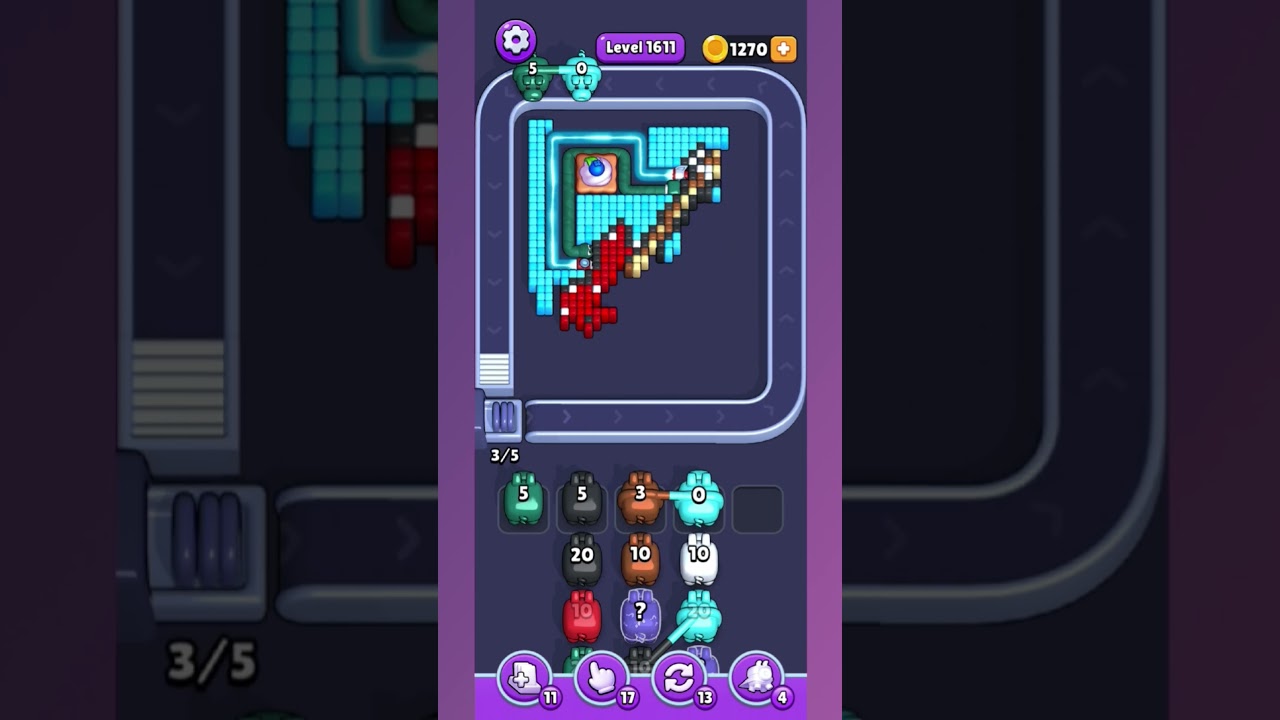Viewport: 1280px width, 720px height.
Task: Tap the mystery purple bug with question mark
Action: coord(640,617)
